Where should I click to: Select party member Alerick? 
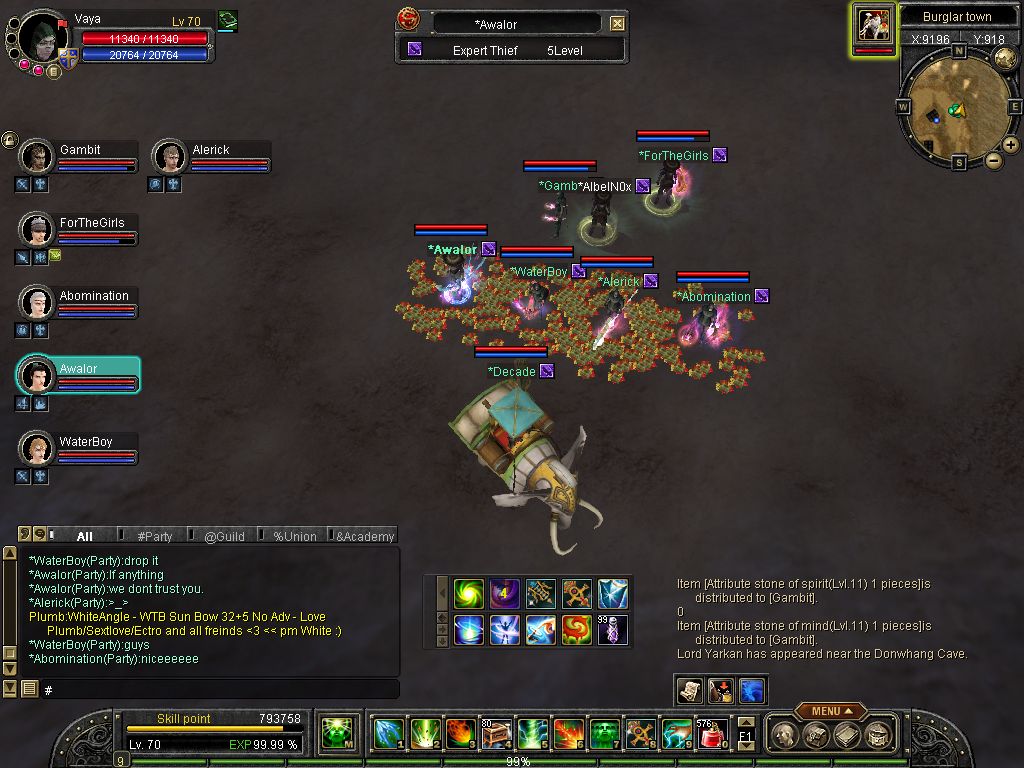(x=171, y=157)
